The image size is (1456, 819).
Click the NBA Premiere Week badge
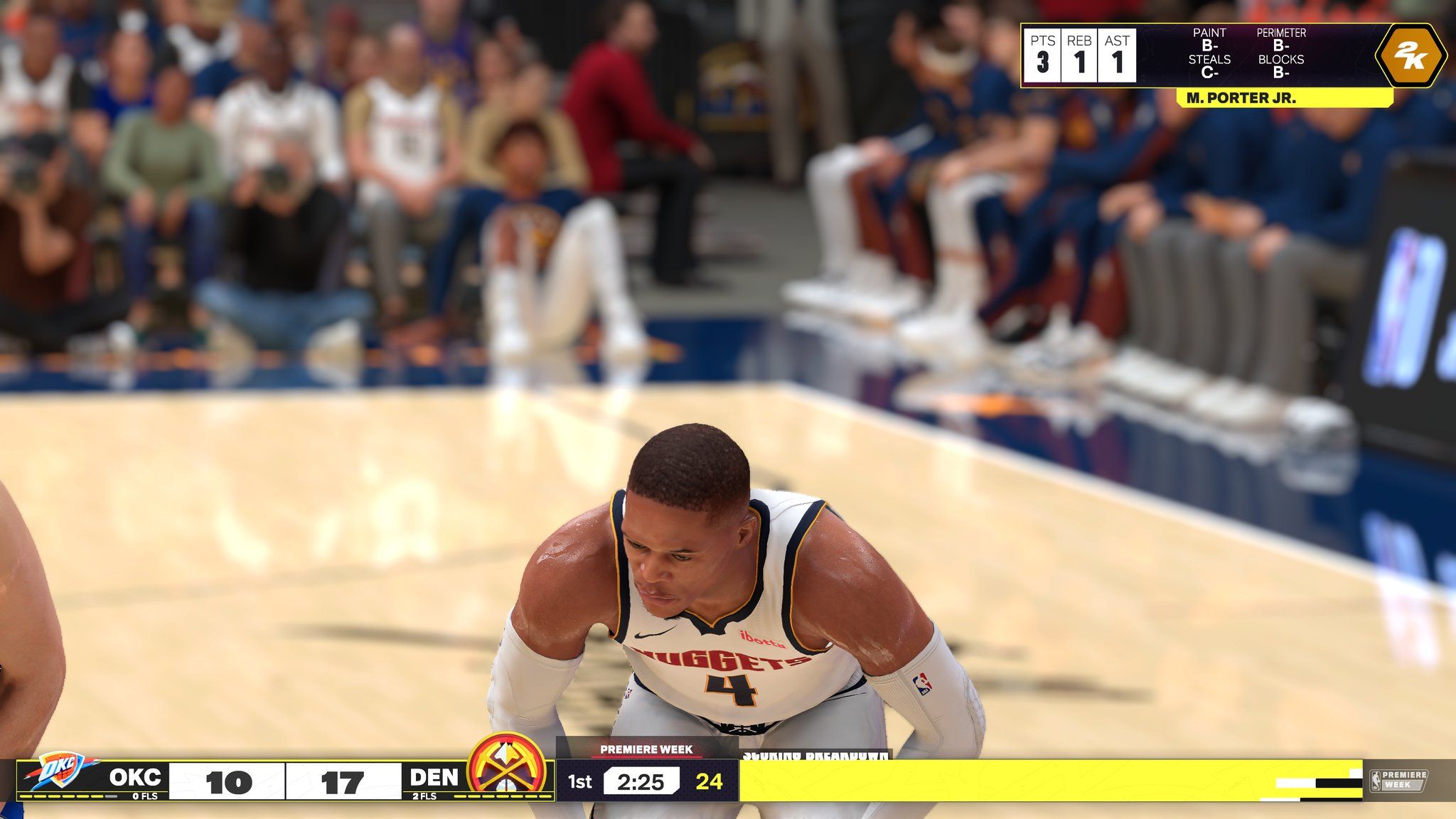pyautogui.click(x=1398, y=780)
